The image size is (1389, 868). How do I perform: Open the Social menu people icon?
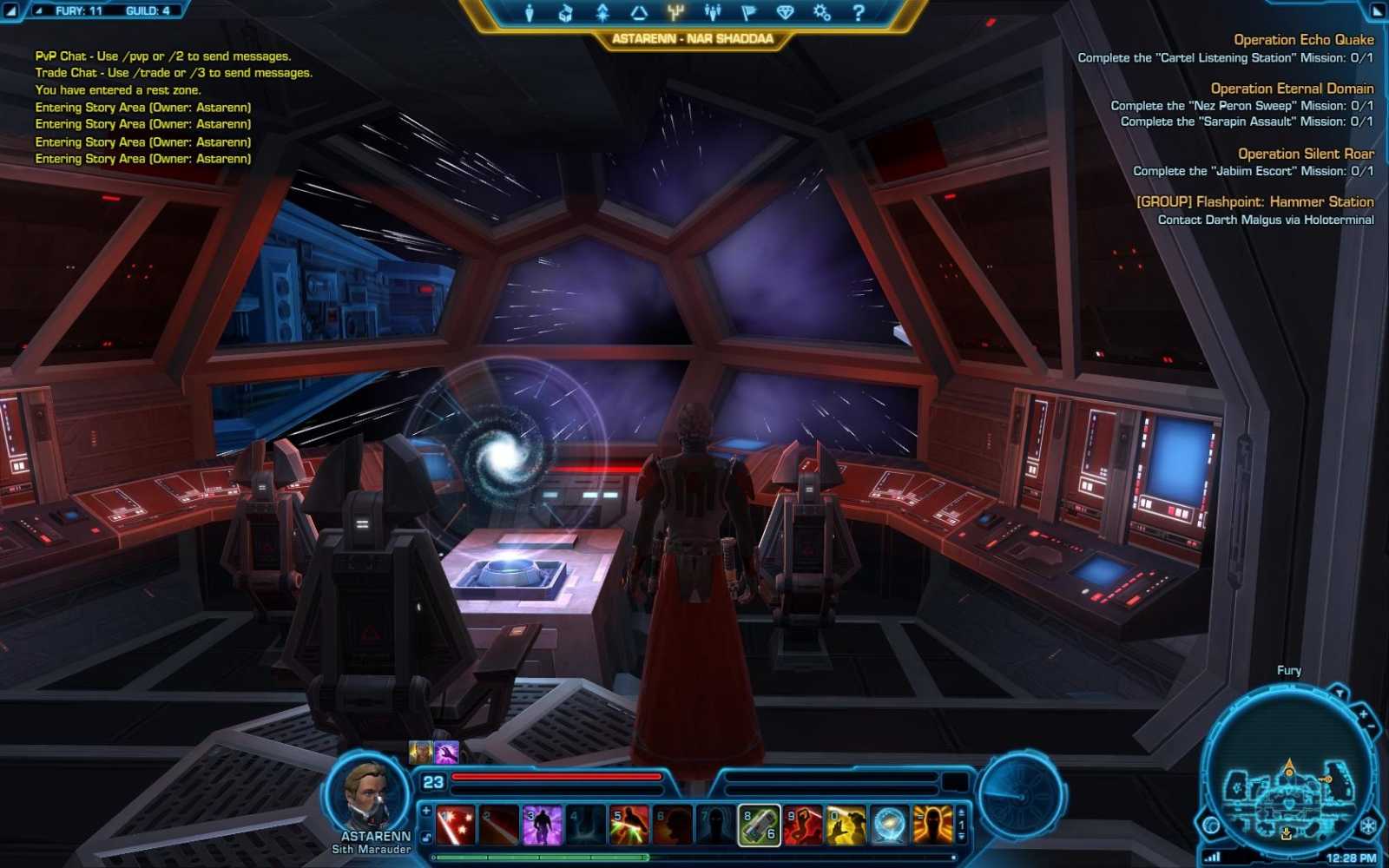pos(711,12)
